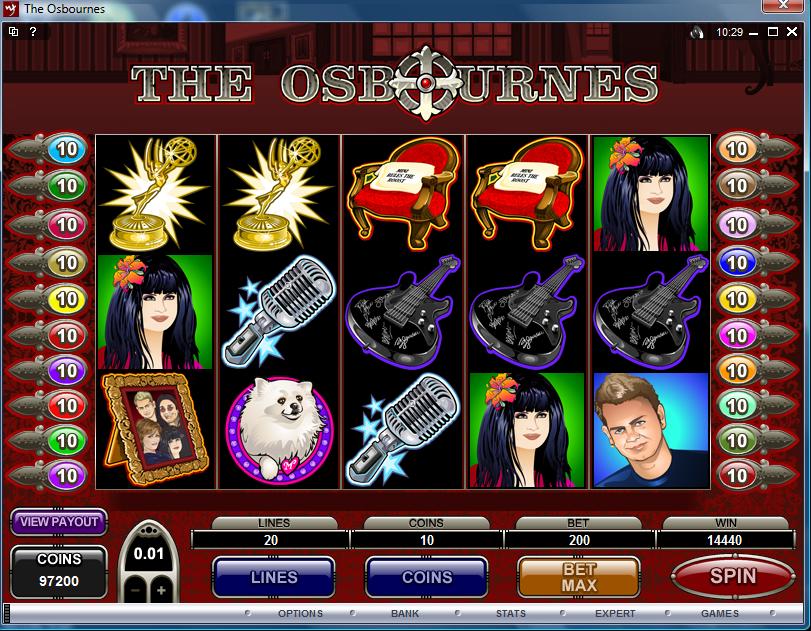Open help with the question mark icon
Image resolution: width=811 pixels, height=631 pixels.
tap(33, 32)
